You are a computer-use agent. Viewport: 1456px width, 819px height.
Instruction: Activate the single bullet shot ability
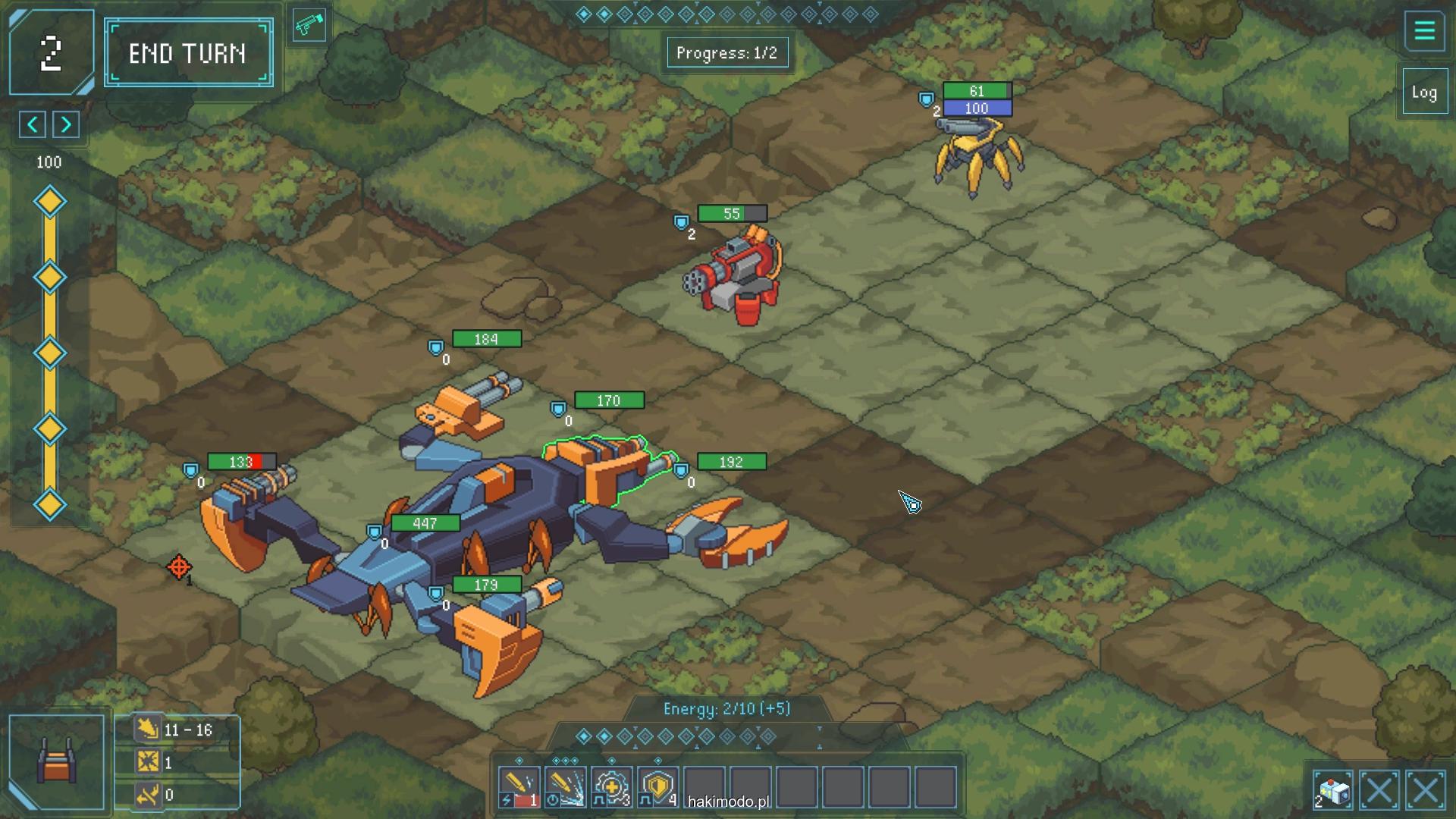[519, 787]
